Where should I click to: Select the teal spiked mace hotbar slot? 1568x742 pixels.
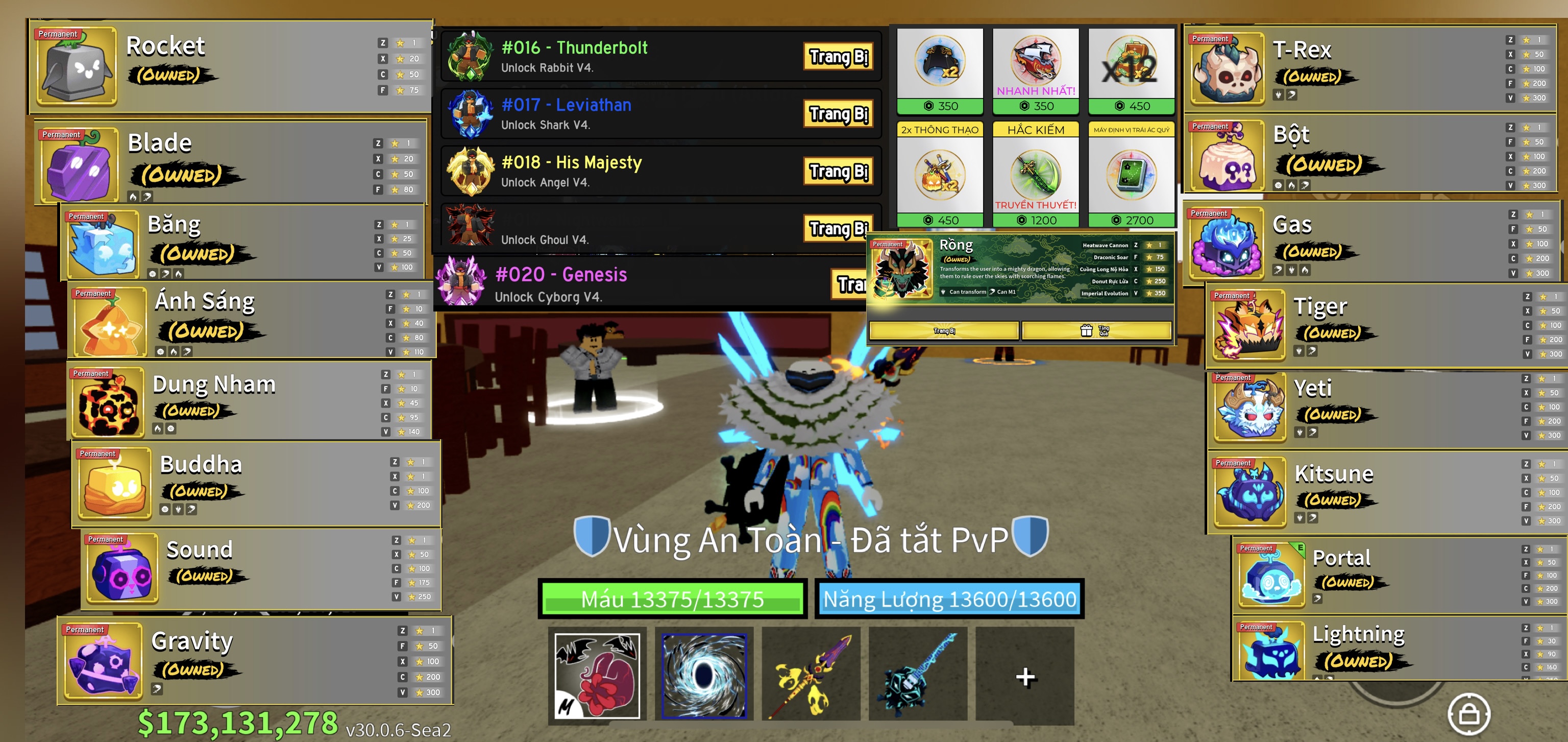[x=917, y=675]
